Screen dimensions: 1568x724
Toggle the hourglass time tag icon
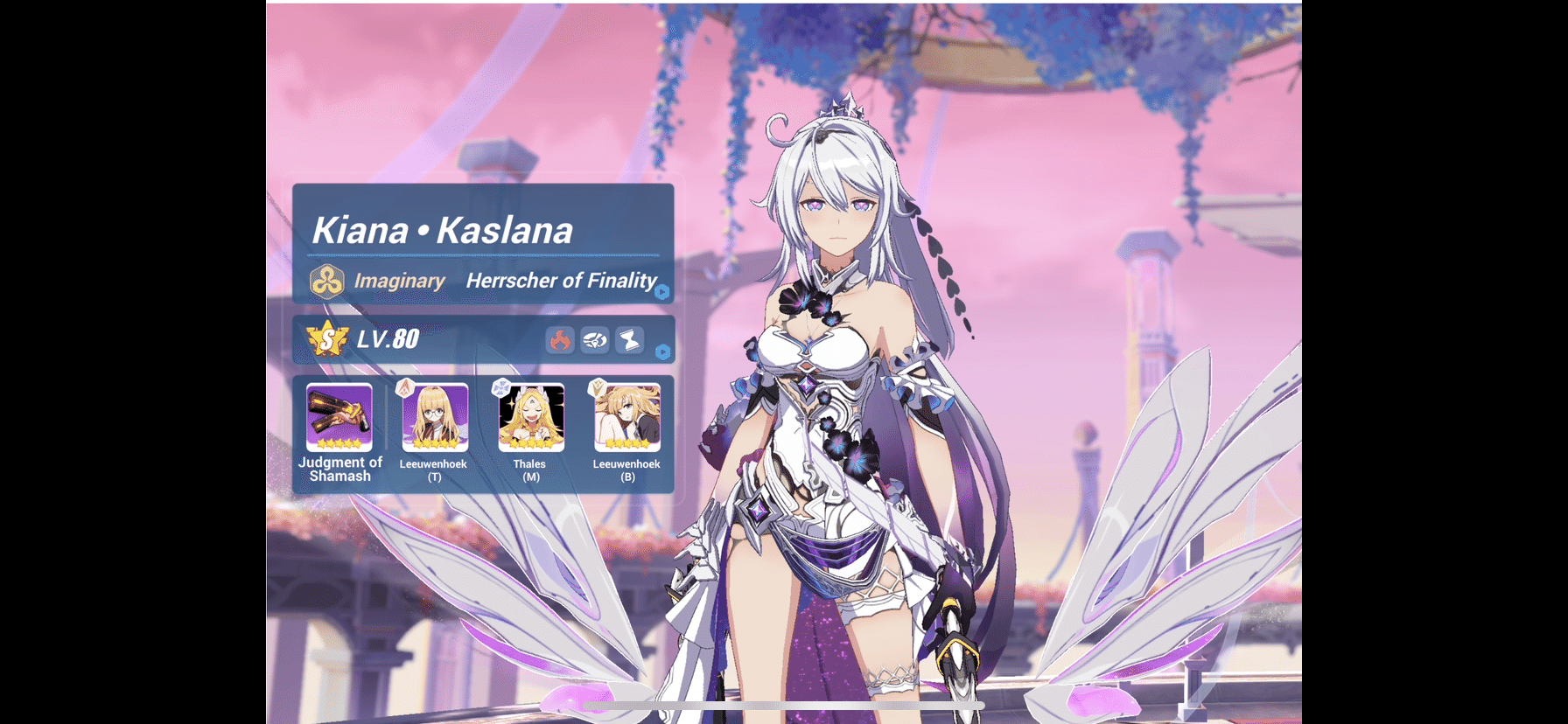pos(631,341)
